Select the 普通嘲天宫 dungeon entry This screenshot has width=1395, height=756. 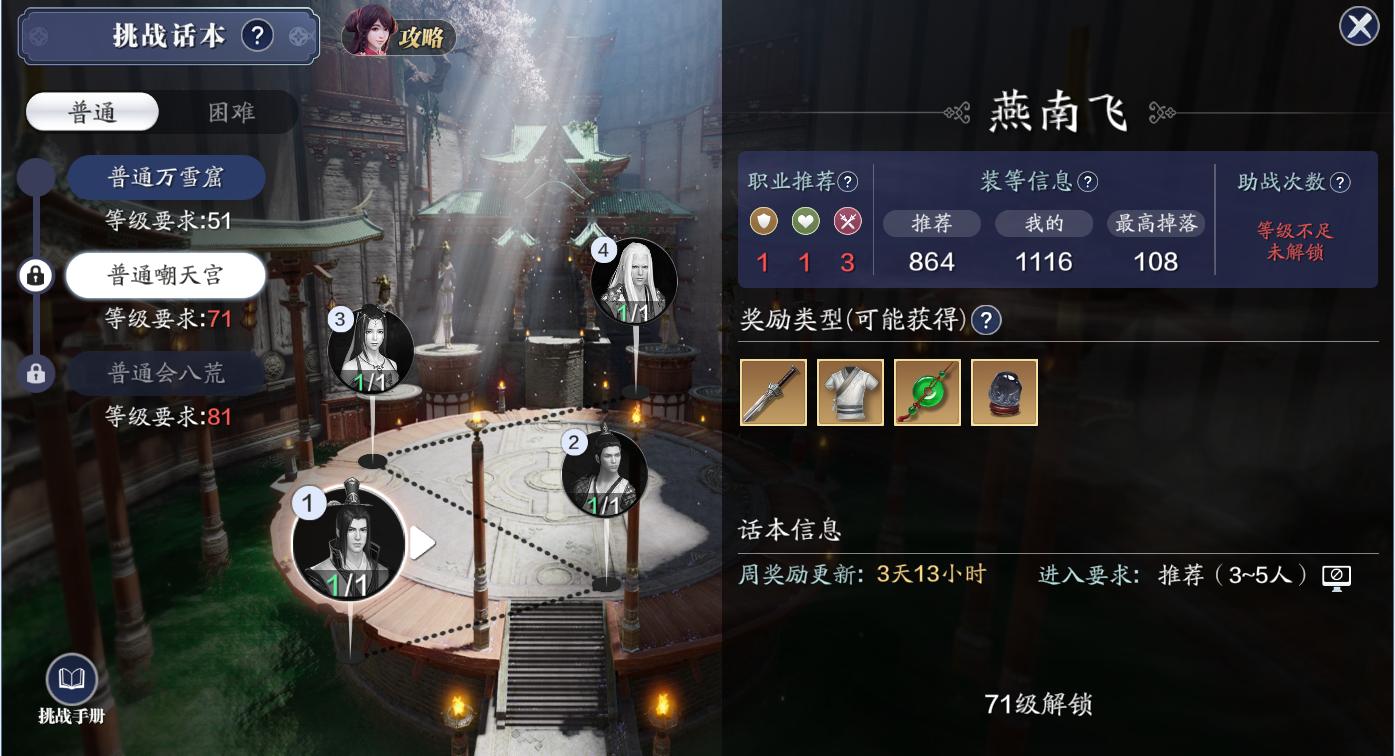click(166, 275)
